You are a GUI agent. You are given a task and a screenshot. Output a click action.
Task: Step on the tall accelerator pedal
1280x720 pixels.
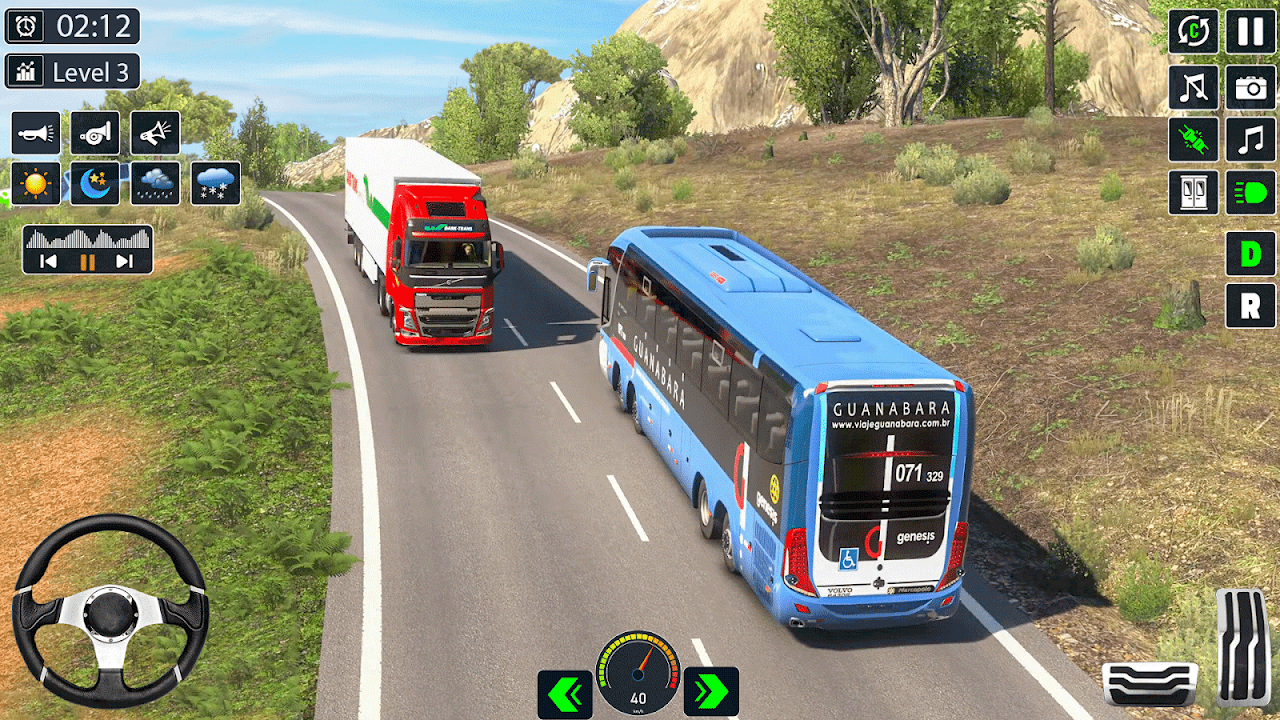coord(1243,648)
